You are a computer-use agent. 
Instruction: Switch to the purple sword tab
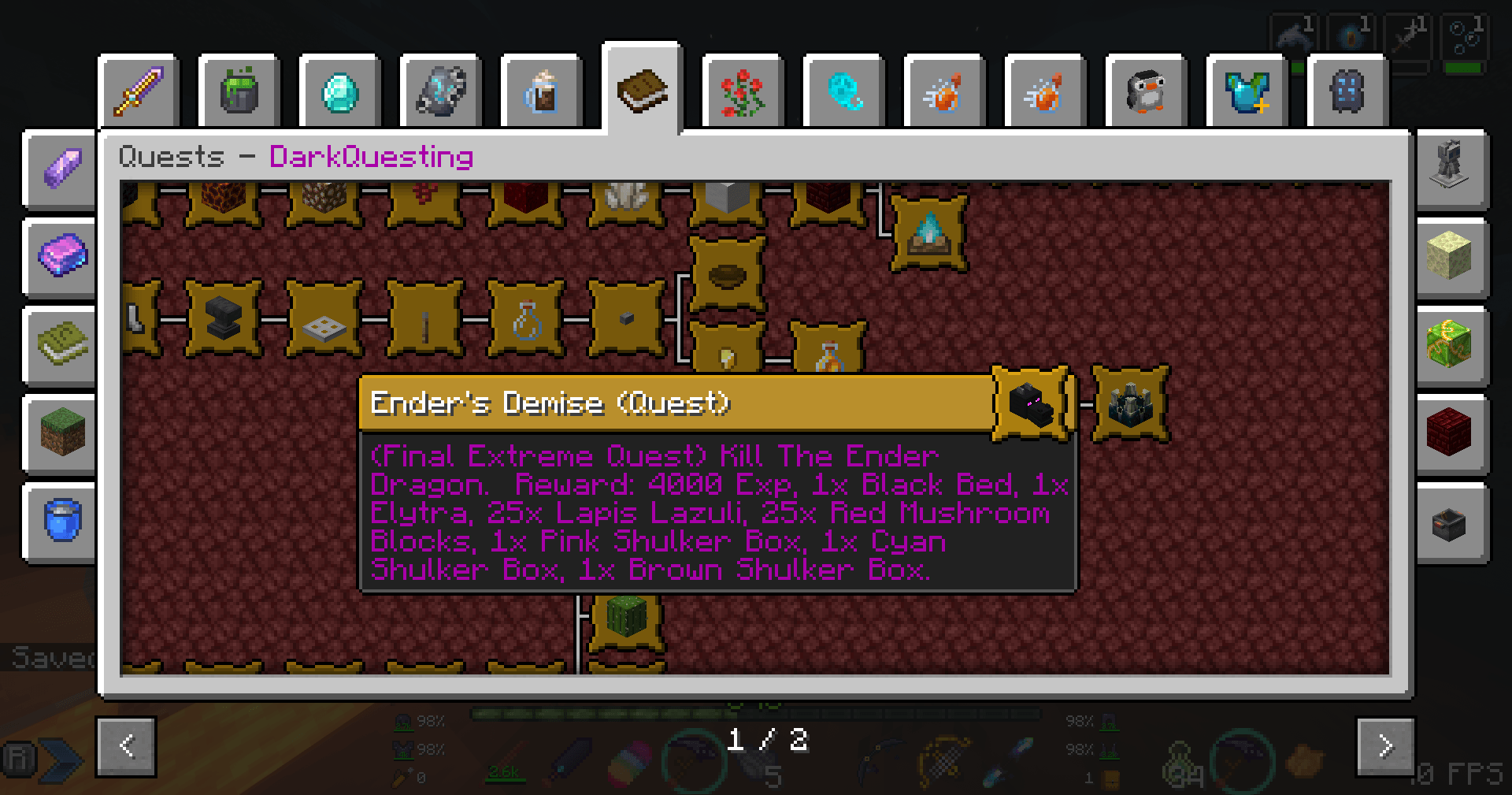[139, 91]
